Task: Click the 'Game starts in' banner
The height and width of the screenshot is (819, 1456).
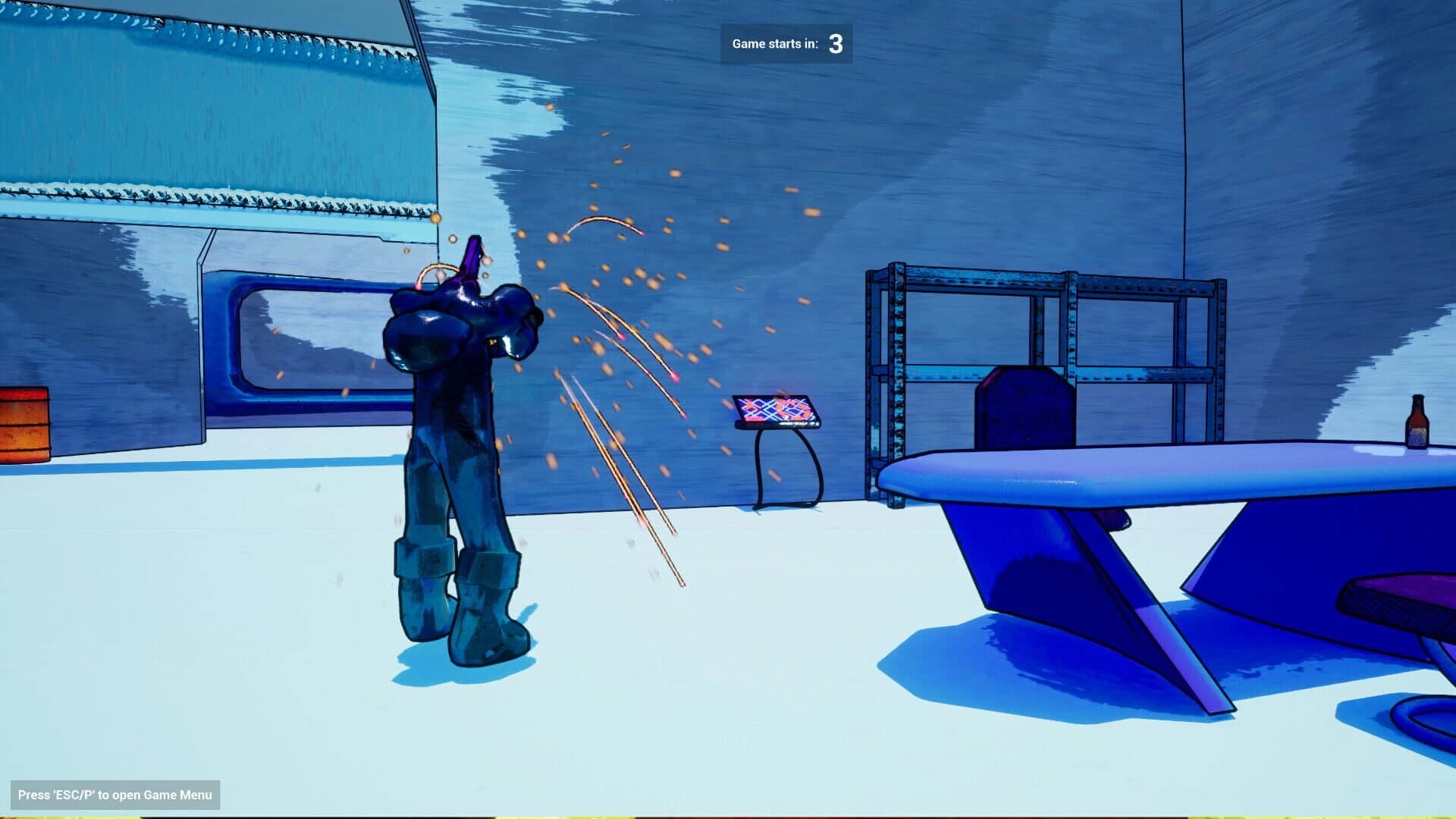Action: tap(773, 44)
